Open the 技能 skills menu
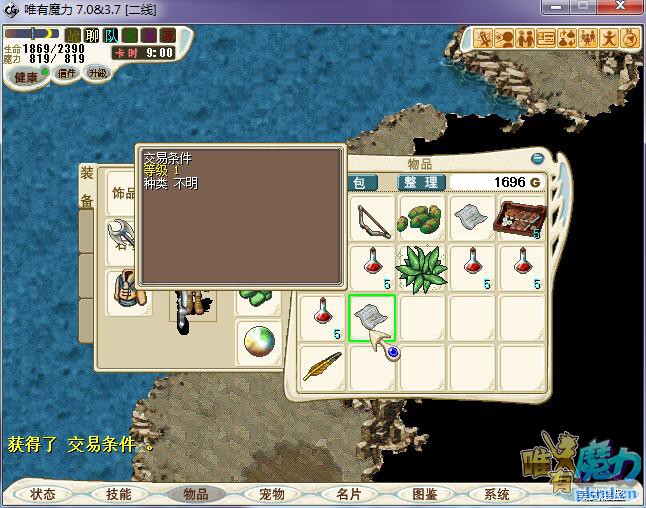646x508 pixels. pyautogui.click(x=118, y=494)
